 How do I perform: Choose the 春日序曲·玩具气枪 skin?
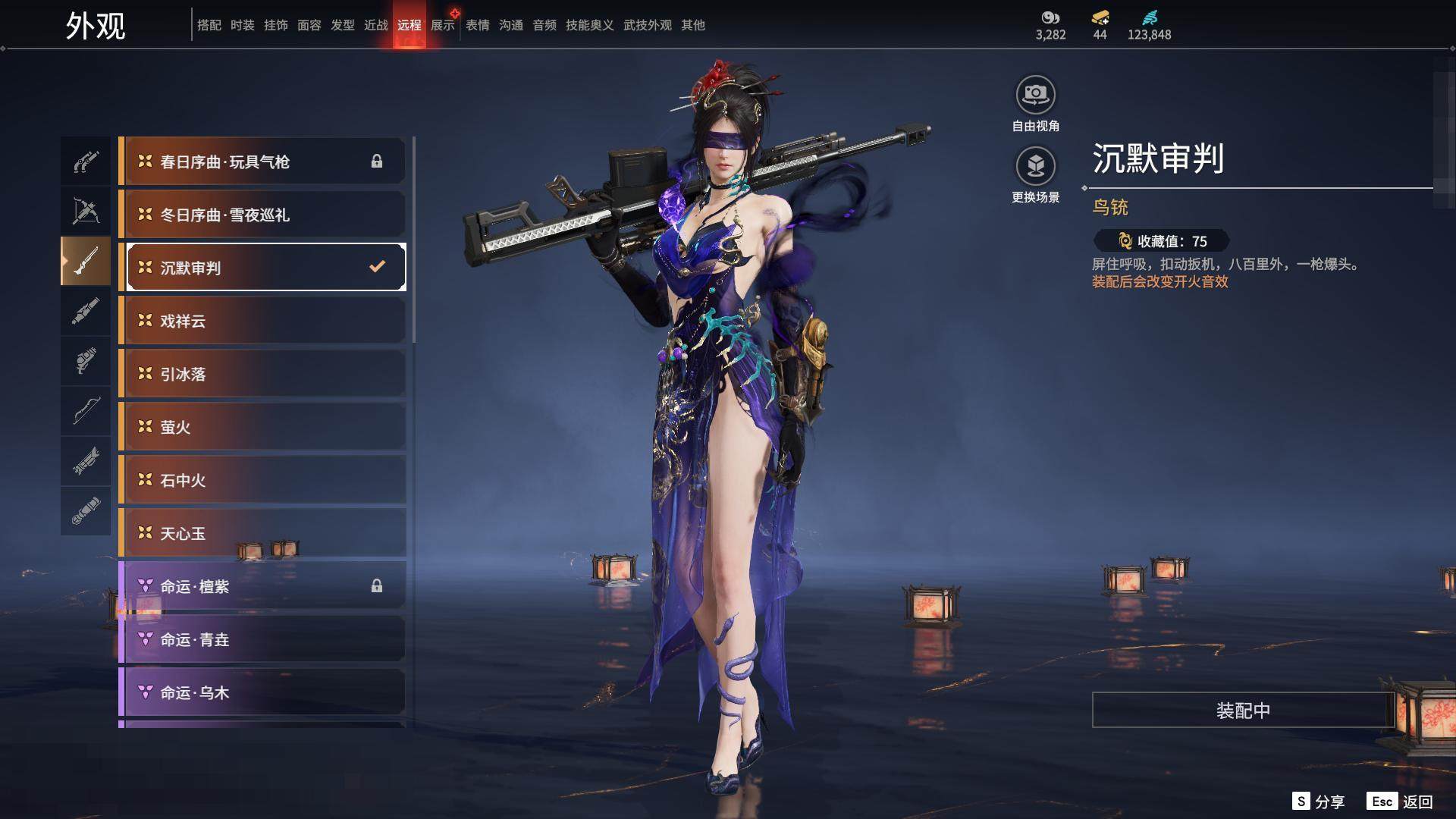click(263, 162)
